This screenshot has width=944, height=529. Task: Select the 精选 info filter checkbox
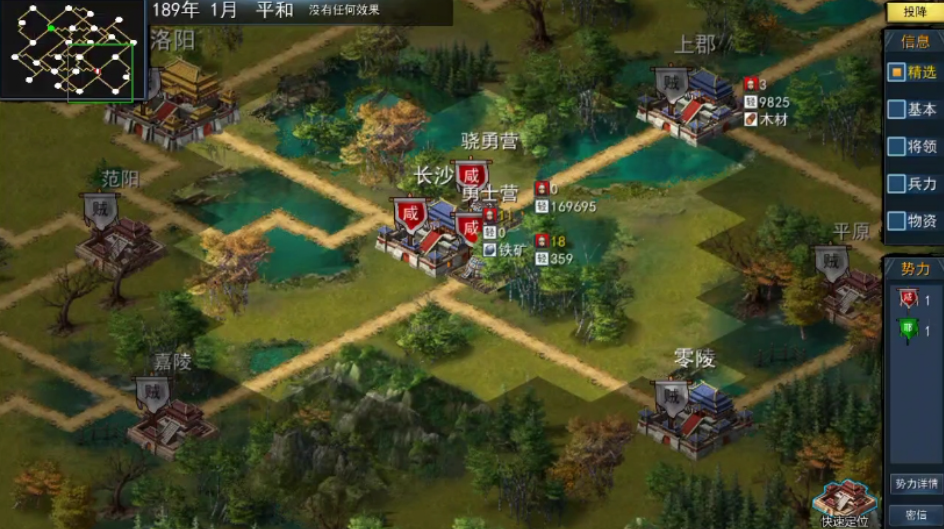tap(896, 73)
